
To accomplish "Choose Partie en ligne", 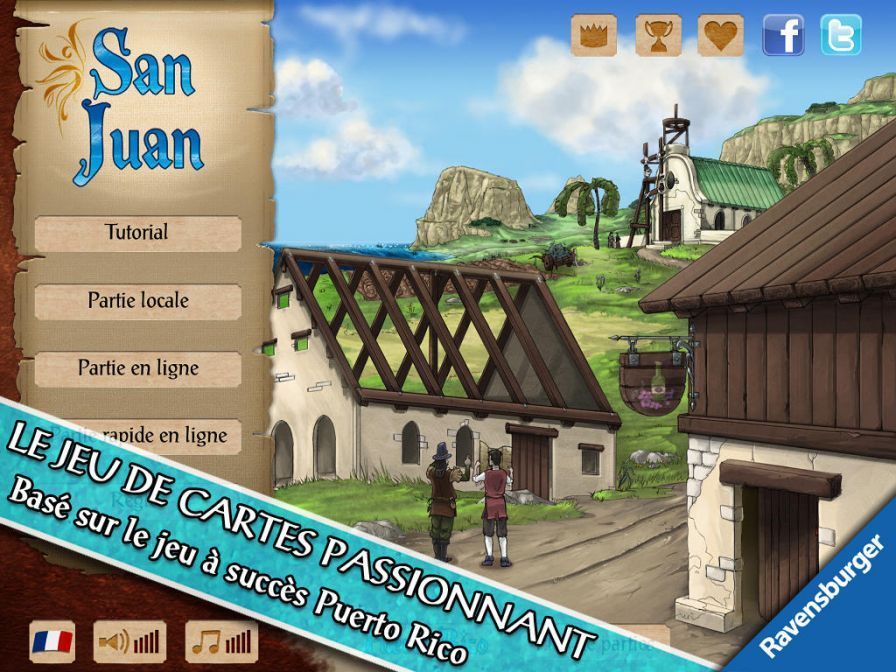I will pyautogui.click(x=137, y=368).
